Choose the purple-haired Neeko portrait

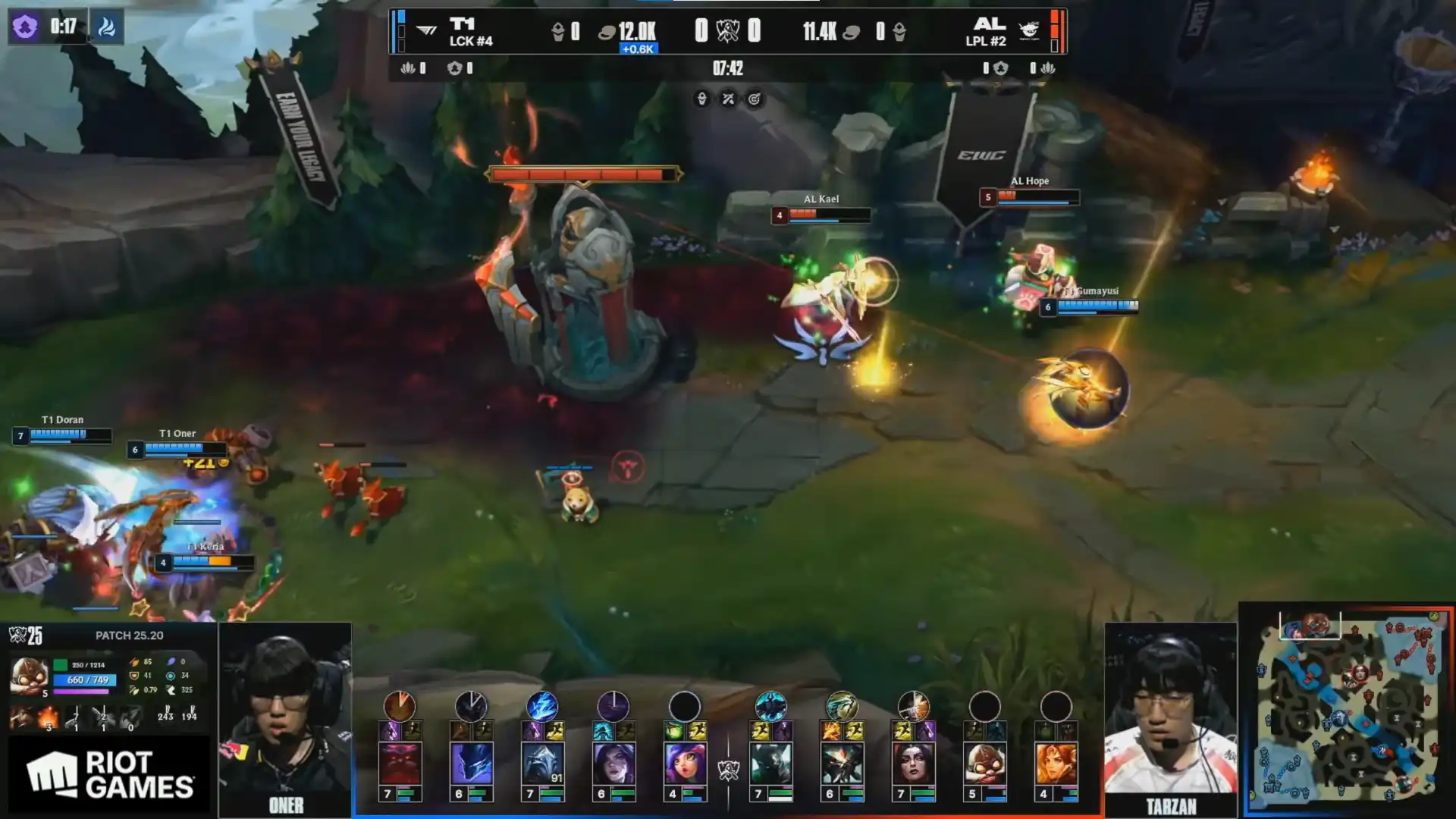(x=685, y=763)
